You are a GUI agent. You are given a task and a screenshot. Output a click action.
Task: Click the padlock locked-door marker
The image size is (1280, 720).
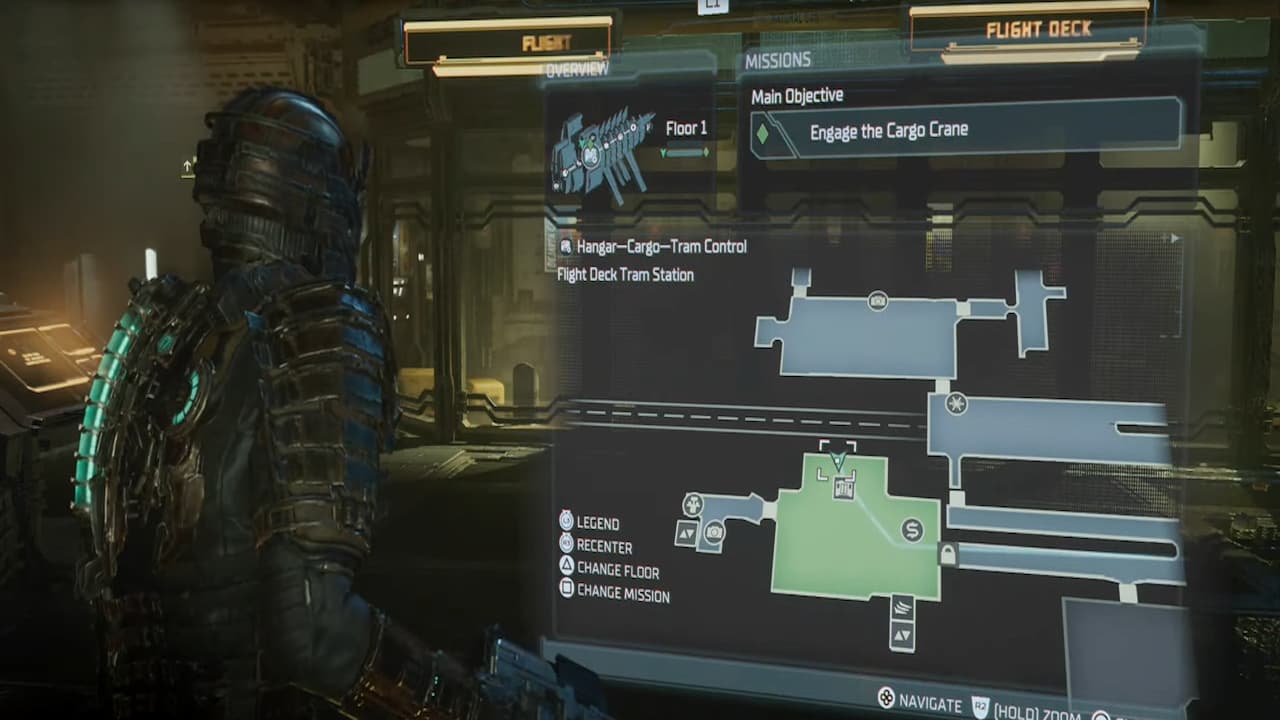tap(948, 555)
